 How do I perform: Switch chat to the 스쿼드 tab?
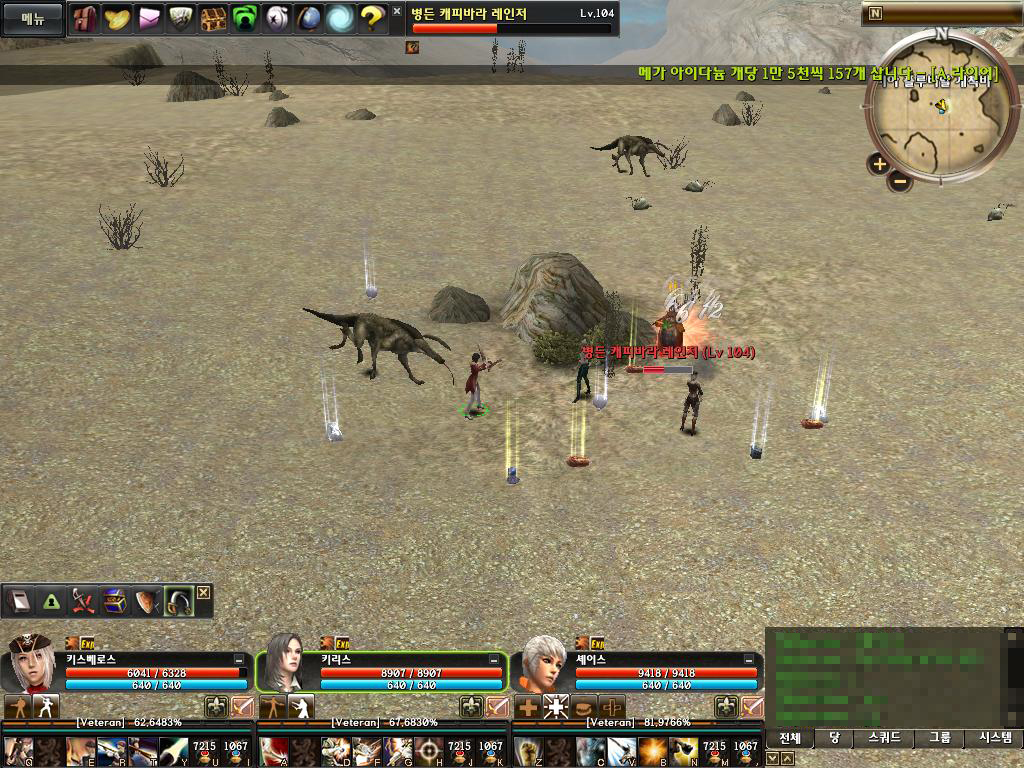click(886, 739)
